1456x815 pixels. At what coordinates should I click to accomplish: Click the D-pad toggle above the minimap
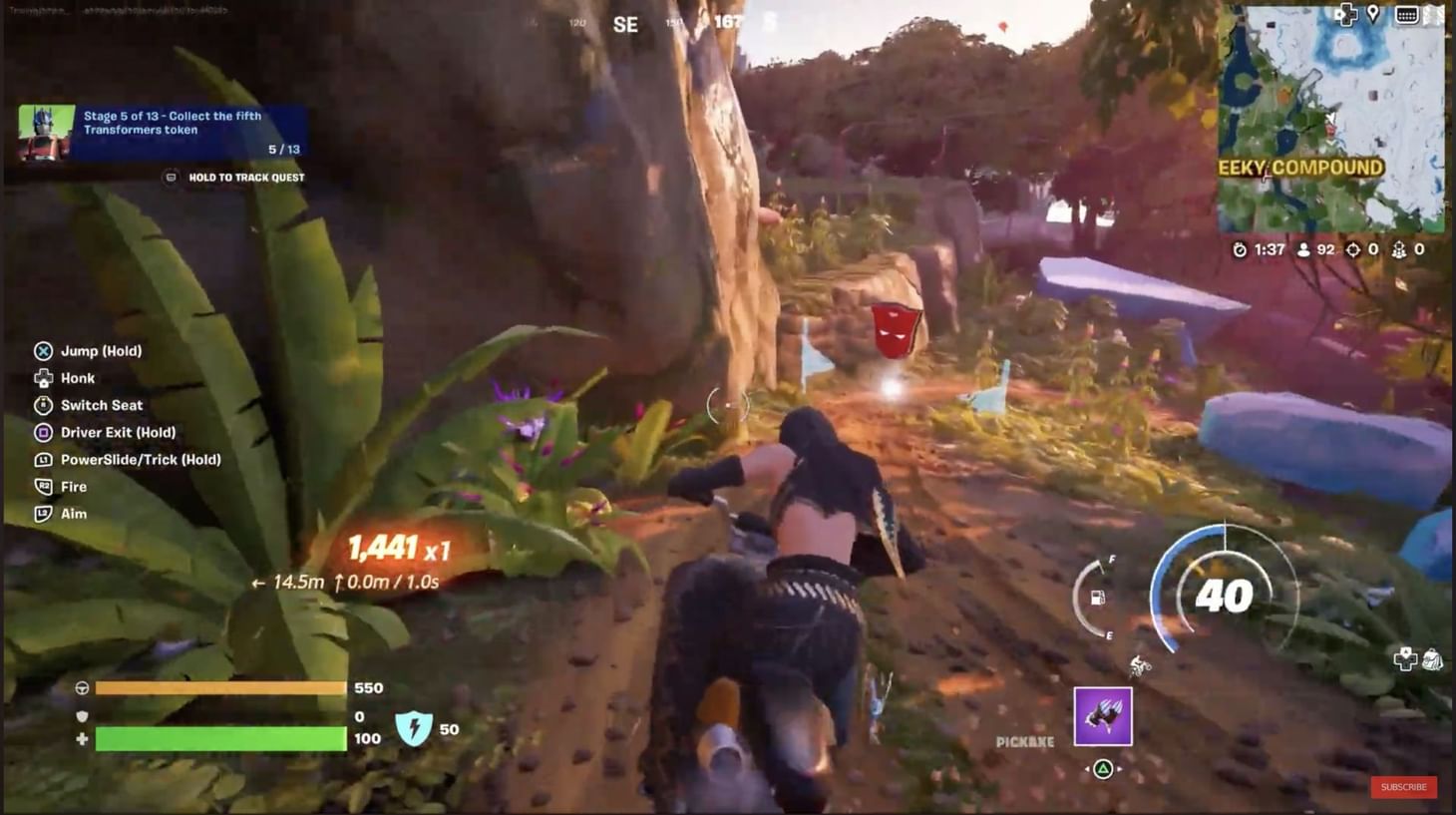click(1345, 15)
